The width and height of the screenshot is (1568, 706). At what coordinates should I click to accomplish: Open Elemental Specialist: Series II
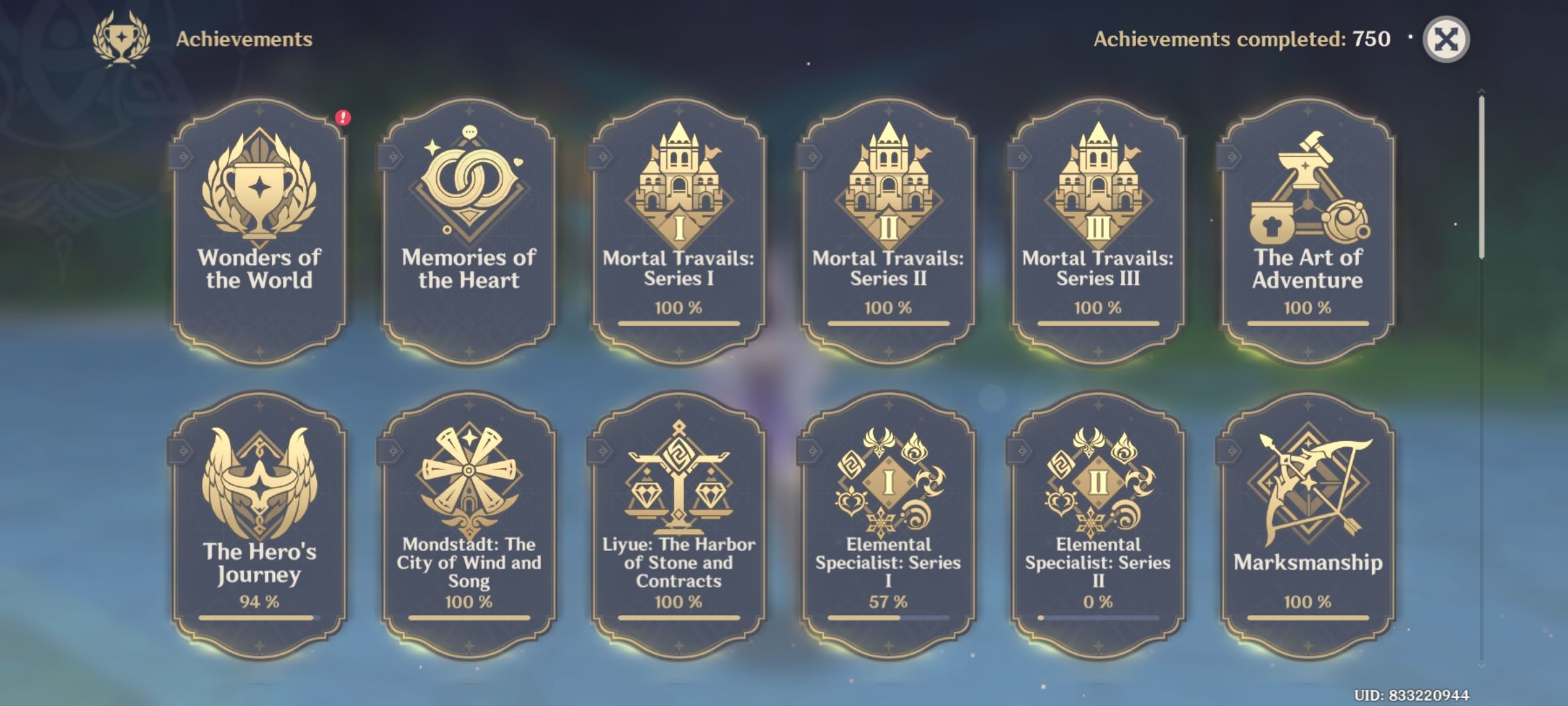(x=1100, y=516)
